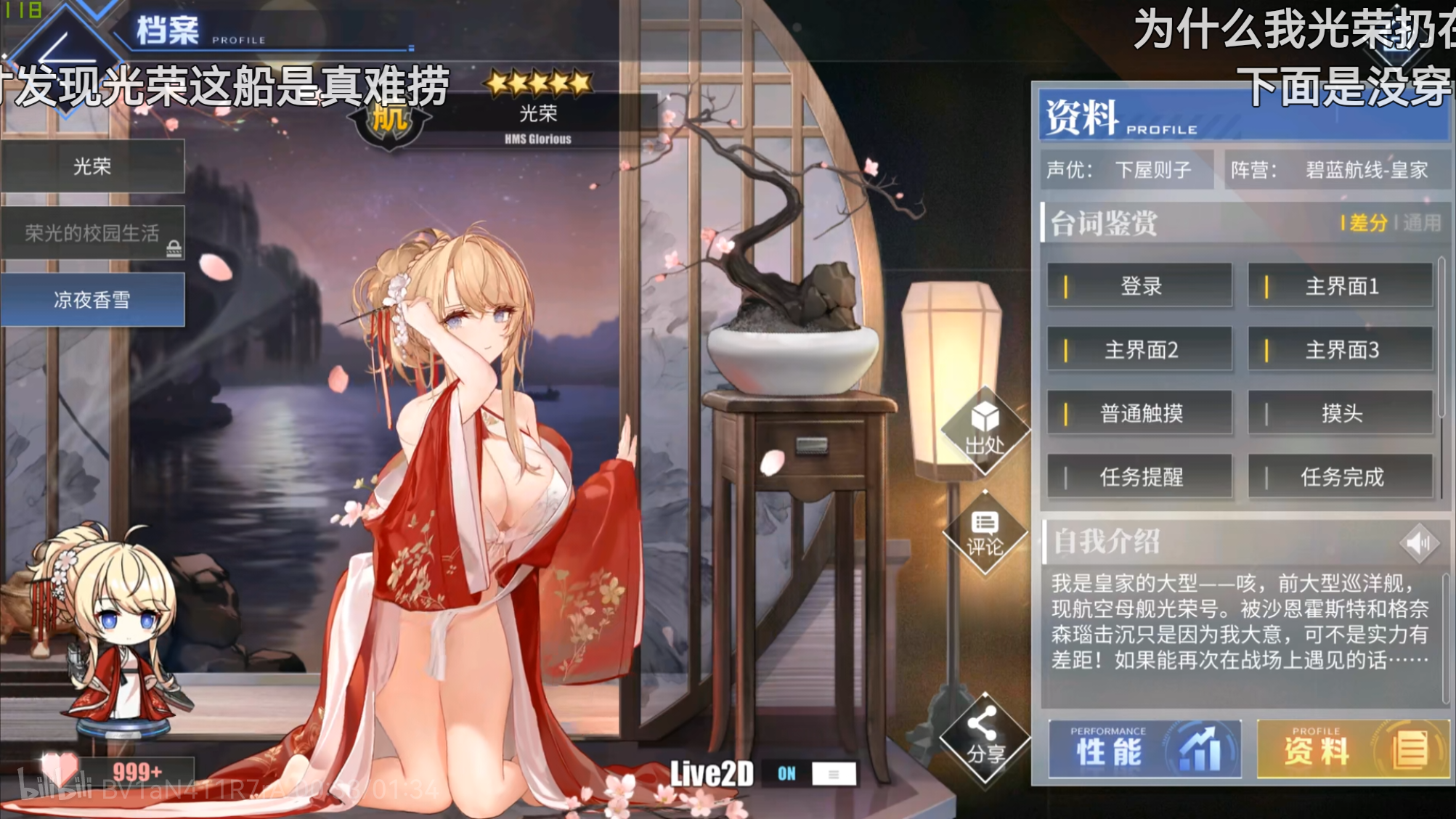Play the 主界面3 voice line
Viewport: 1456px width, 819px height.
pyautogui.click(x=1341, y=350)
